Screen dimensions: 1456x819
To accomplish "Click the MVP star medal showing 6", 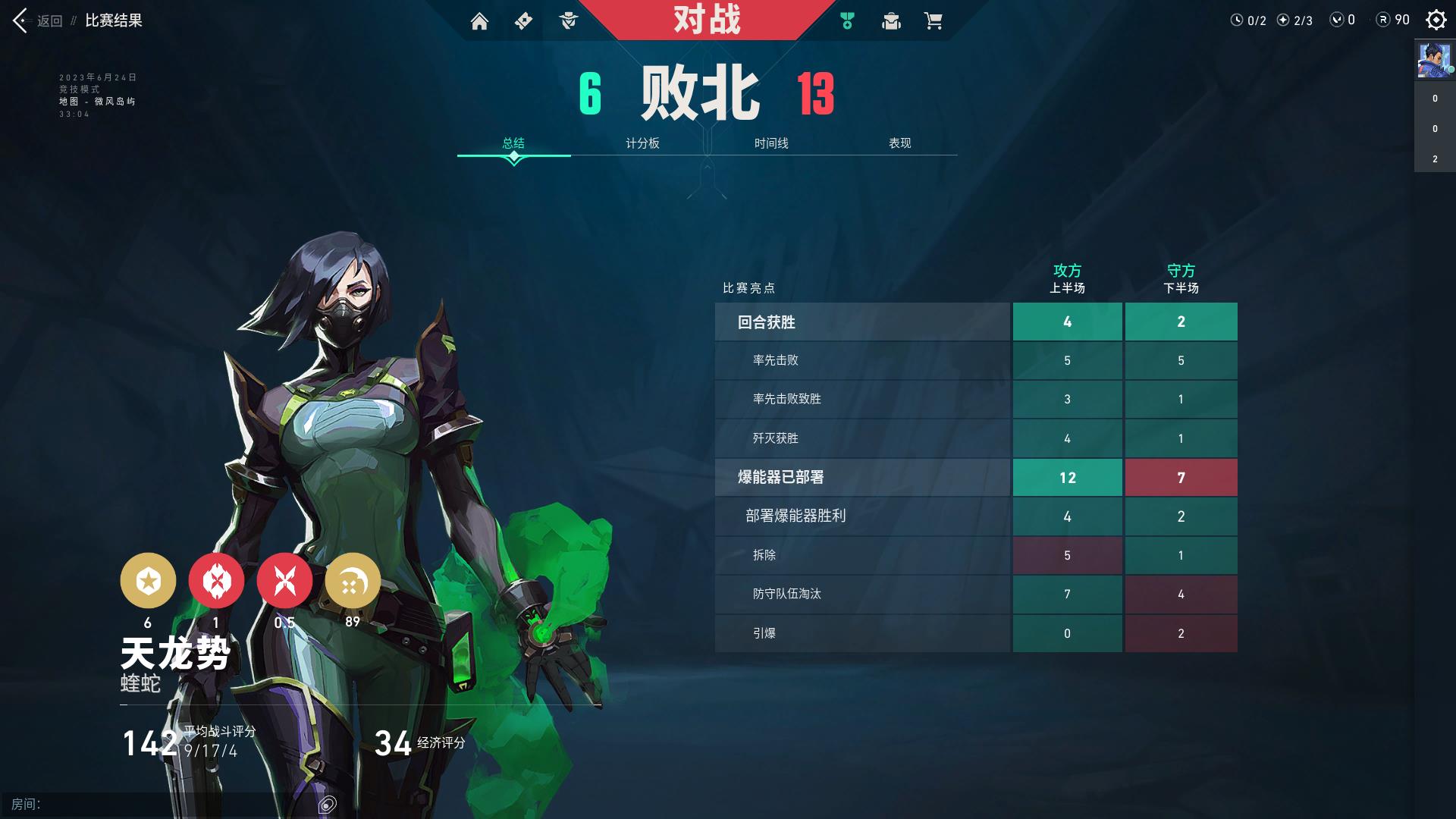I will point(149,581).
